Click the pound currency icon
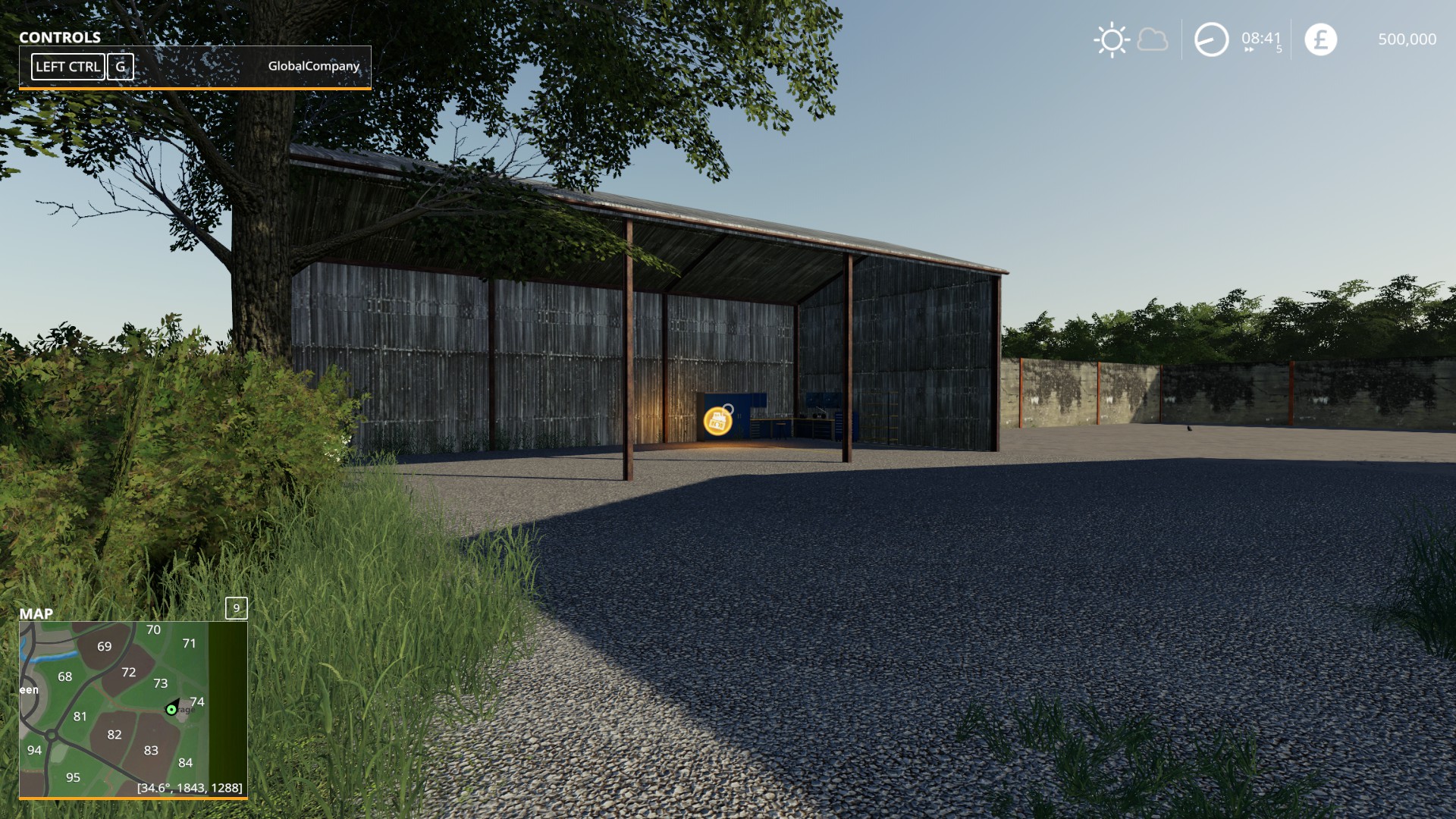 tap(1320, 39)
